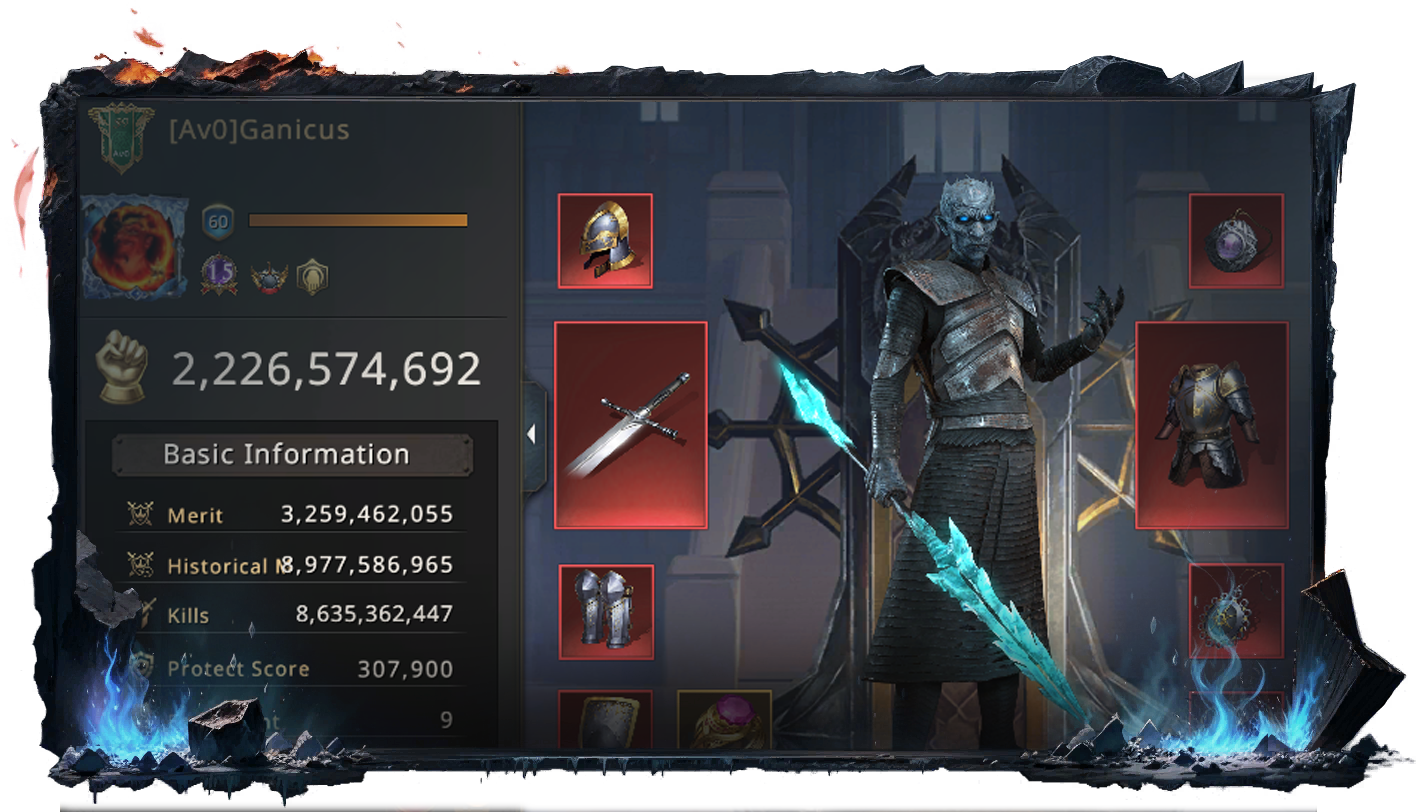1416x812 pixels.
Task: Open the sword weapon slot
Action: 631,425
